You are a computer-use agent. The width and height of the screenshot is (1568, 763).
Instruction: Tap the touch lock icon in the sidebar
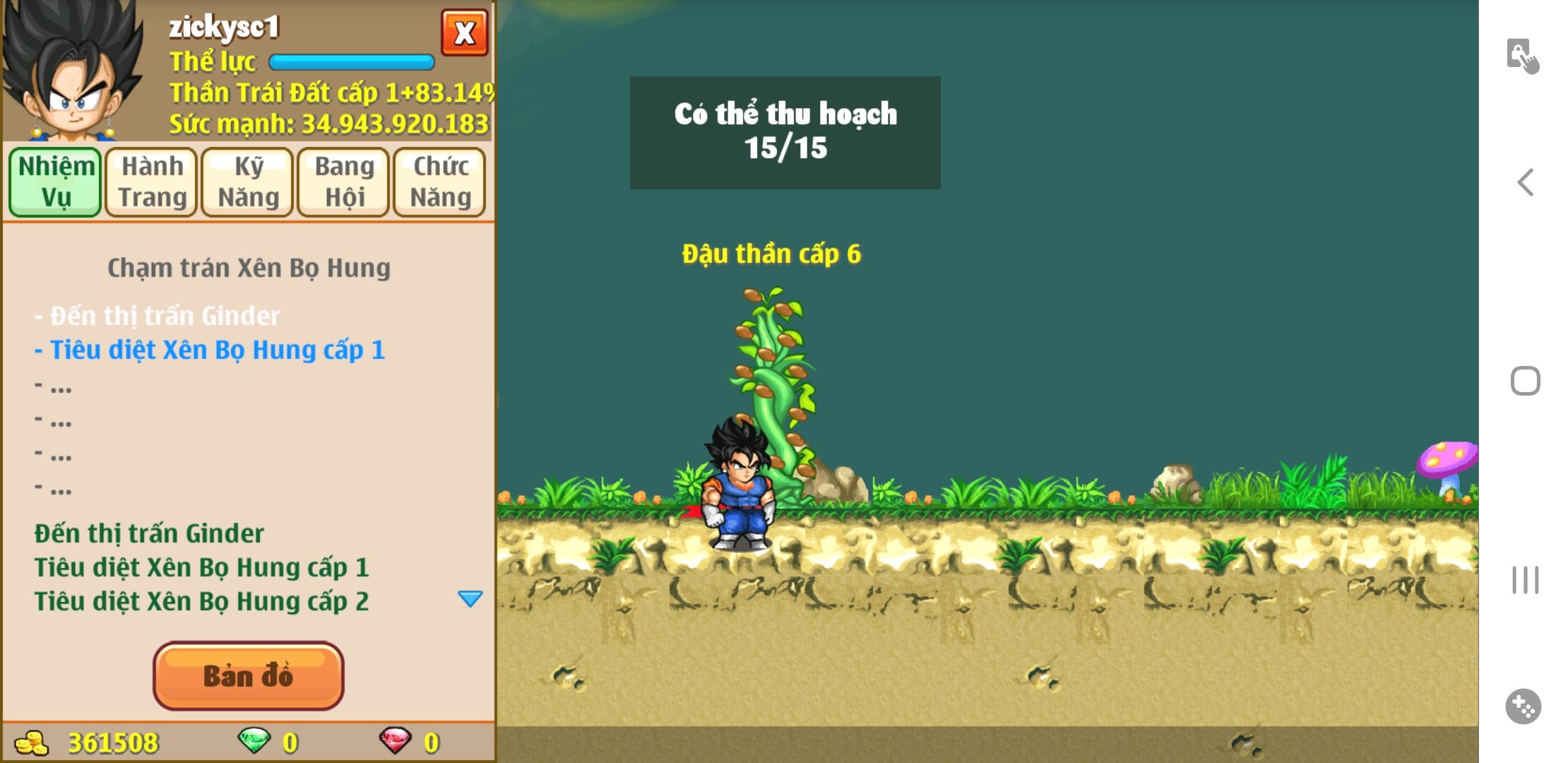tap(1522, 56)
